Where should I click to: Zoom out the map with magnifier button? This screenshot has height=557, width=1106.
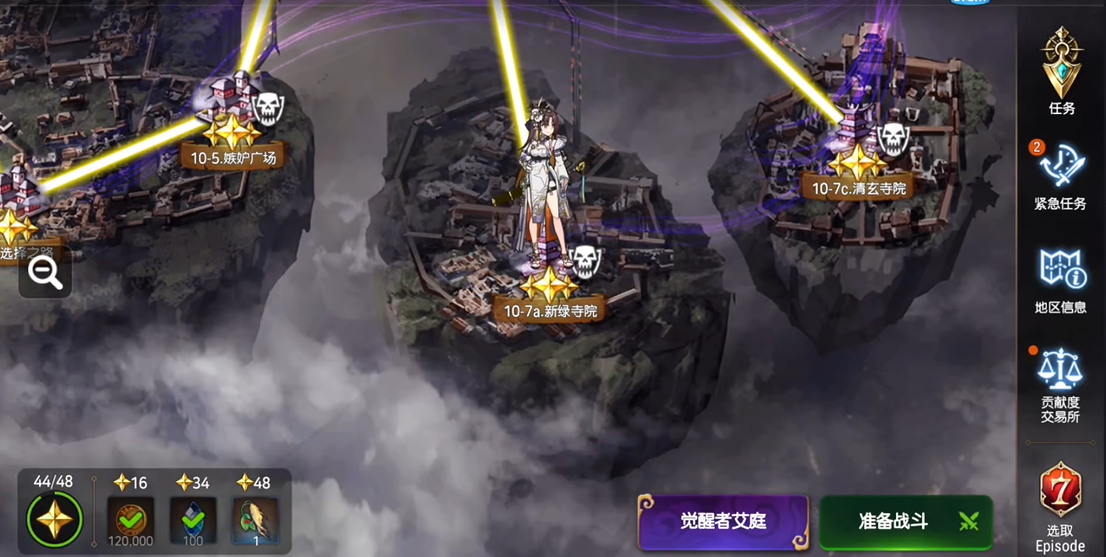(46, 273)
